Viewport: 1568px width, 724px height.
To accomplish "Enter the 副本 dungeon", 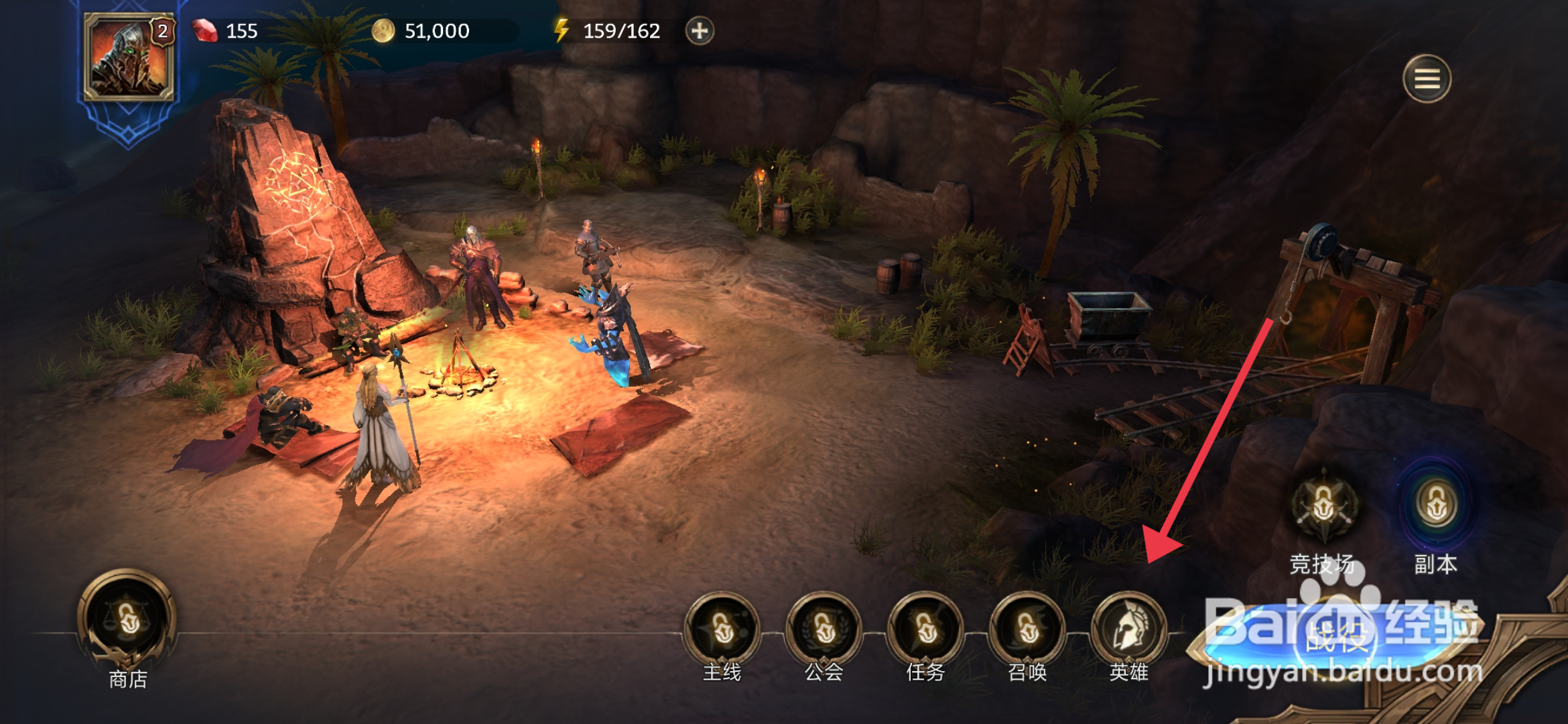I will 1435,506.
